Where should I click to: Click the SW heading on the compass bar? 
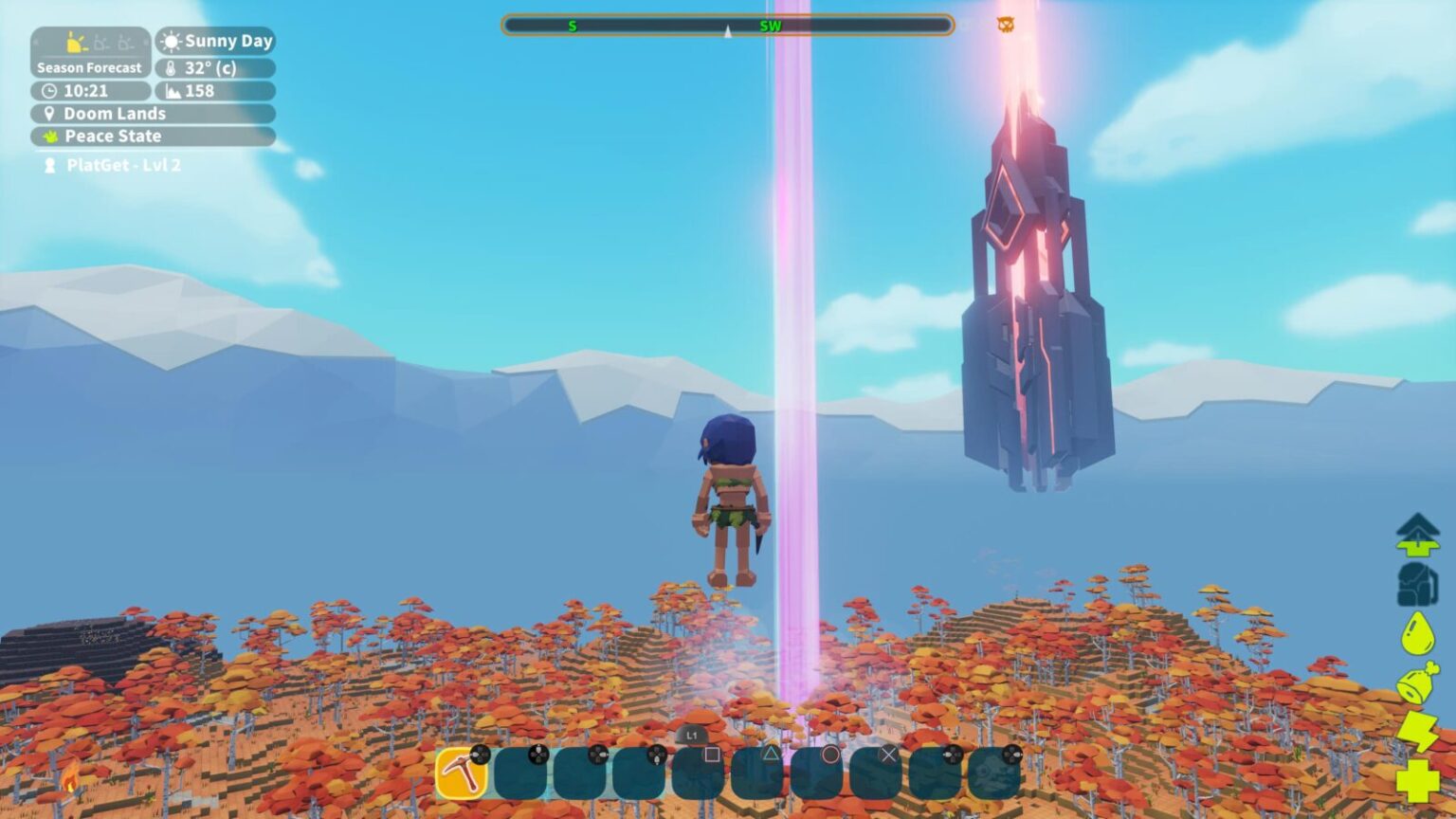coord(770,26)
